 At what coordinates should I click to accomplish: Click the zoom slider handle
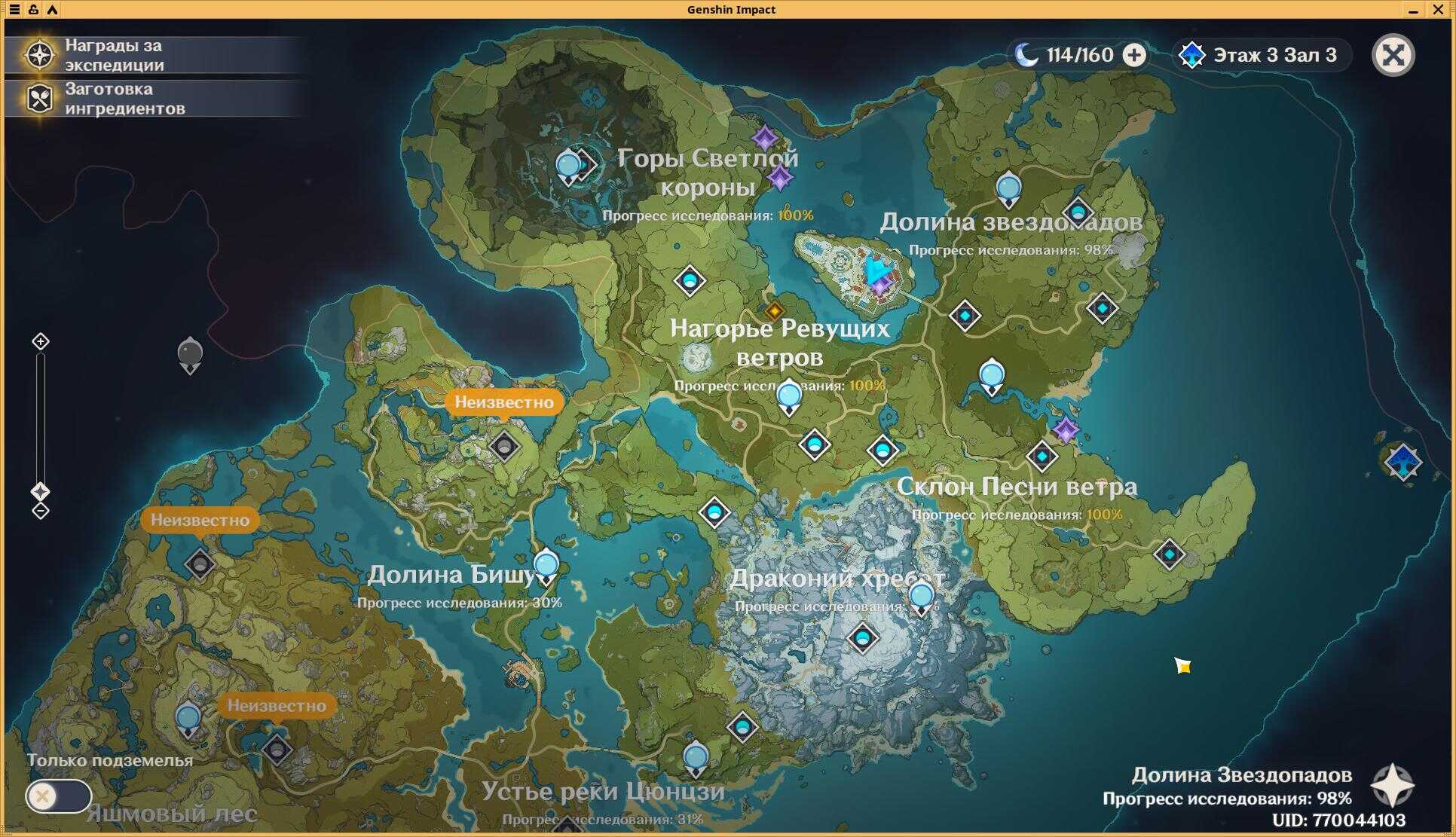[41, 492]
